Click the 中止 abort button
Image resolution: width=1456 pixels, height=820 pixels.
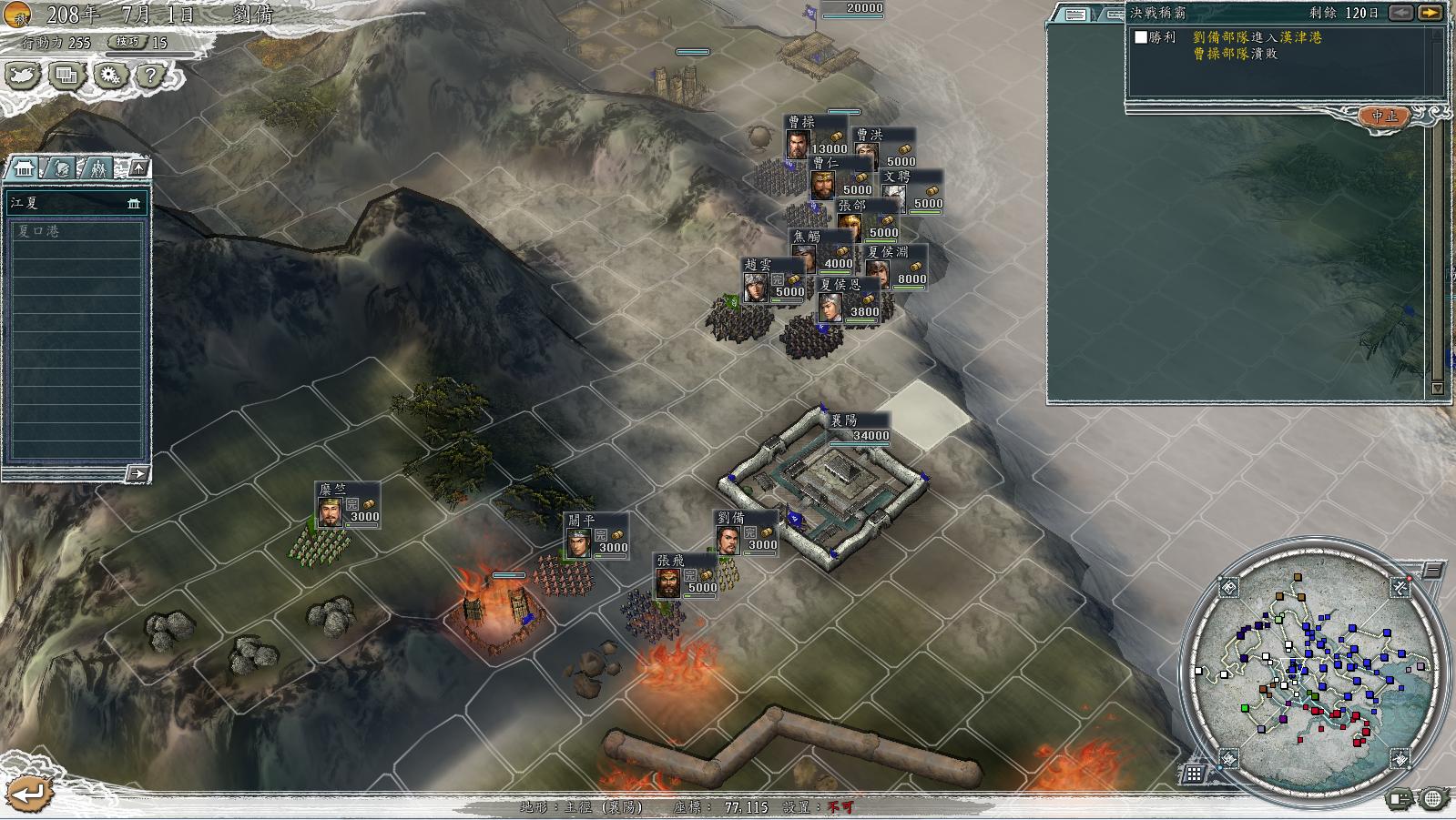pyautogui.click(x=1384, y=116)
